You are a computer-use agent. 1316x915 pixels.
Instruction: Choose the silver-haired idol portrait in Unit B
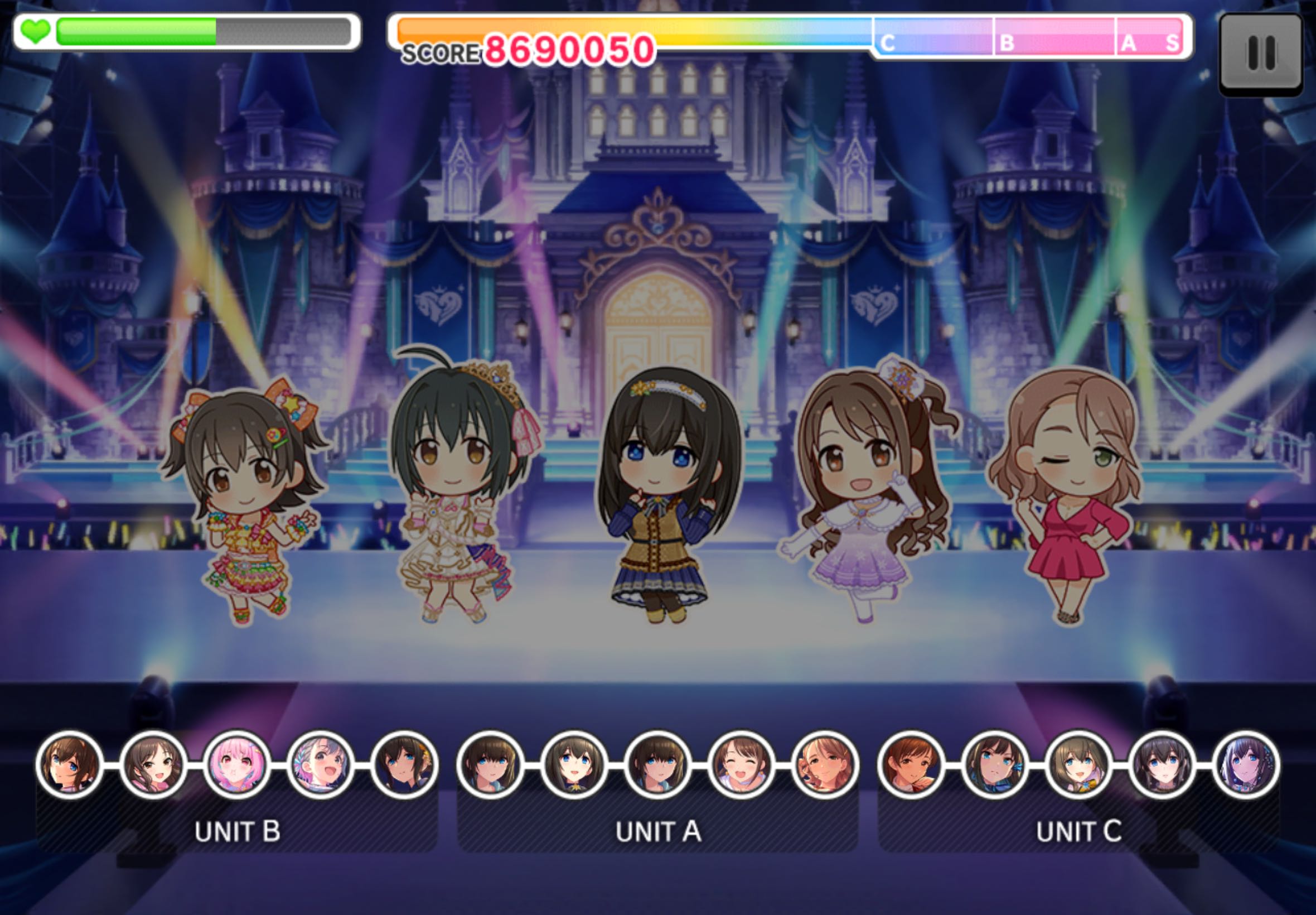320,765
